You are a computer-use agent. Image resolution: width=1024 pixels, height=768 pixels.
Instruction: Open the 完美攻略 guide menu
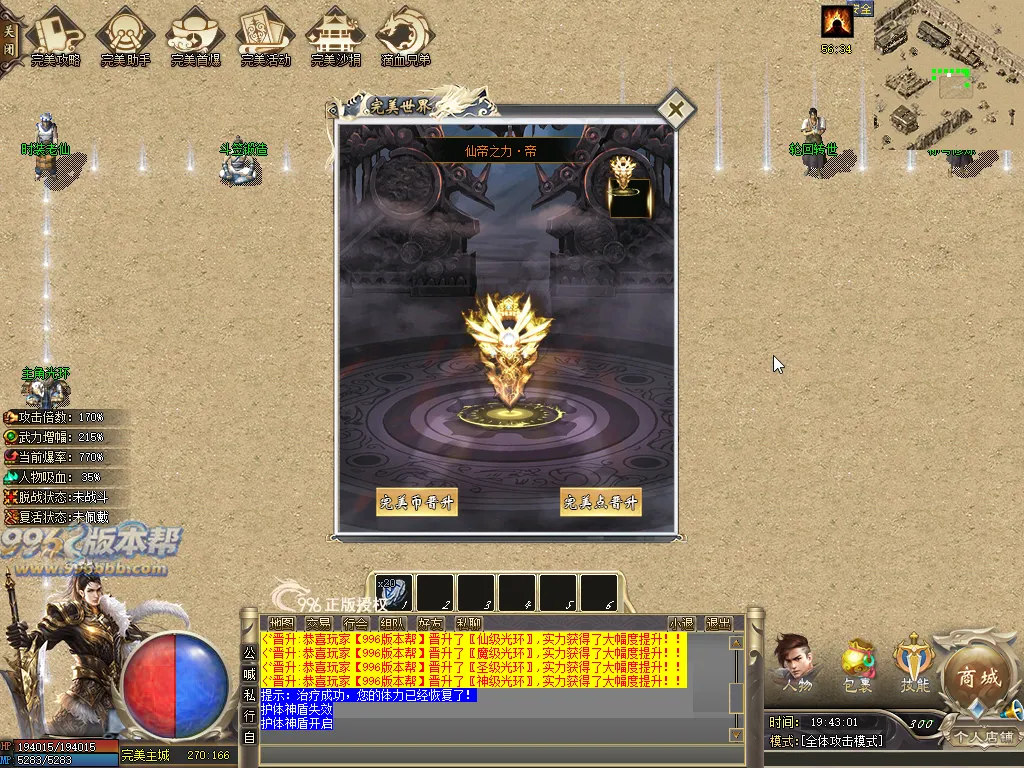(55, 36)
